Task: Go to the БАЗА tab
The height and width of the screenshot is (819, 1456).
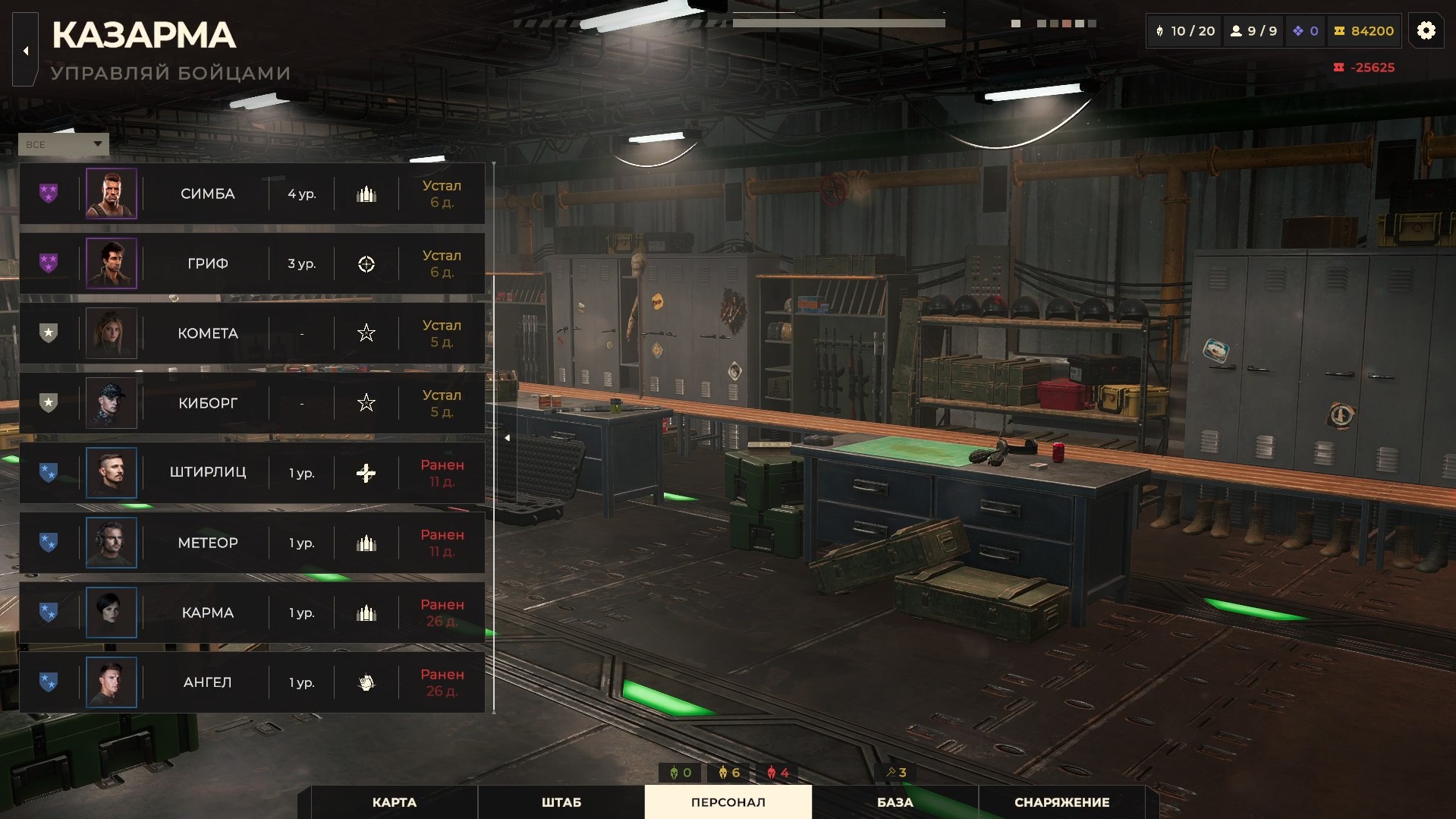Action: pyautogui.click(x=895, y=802)
